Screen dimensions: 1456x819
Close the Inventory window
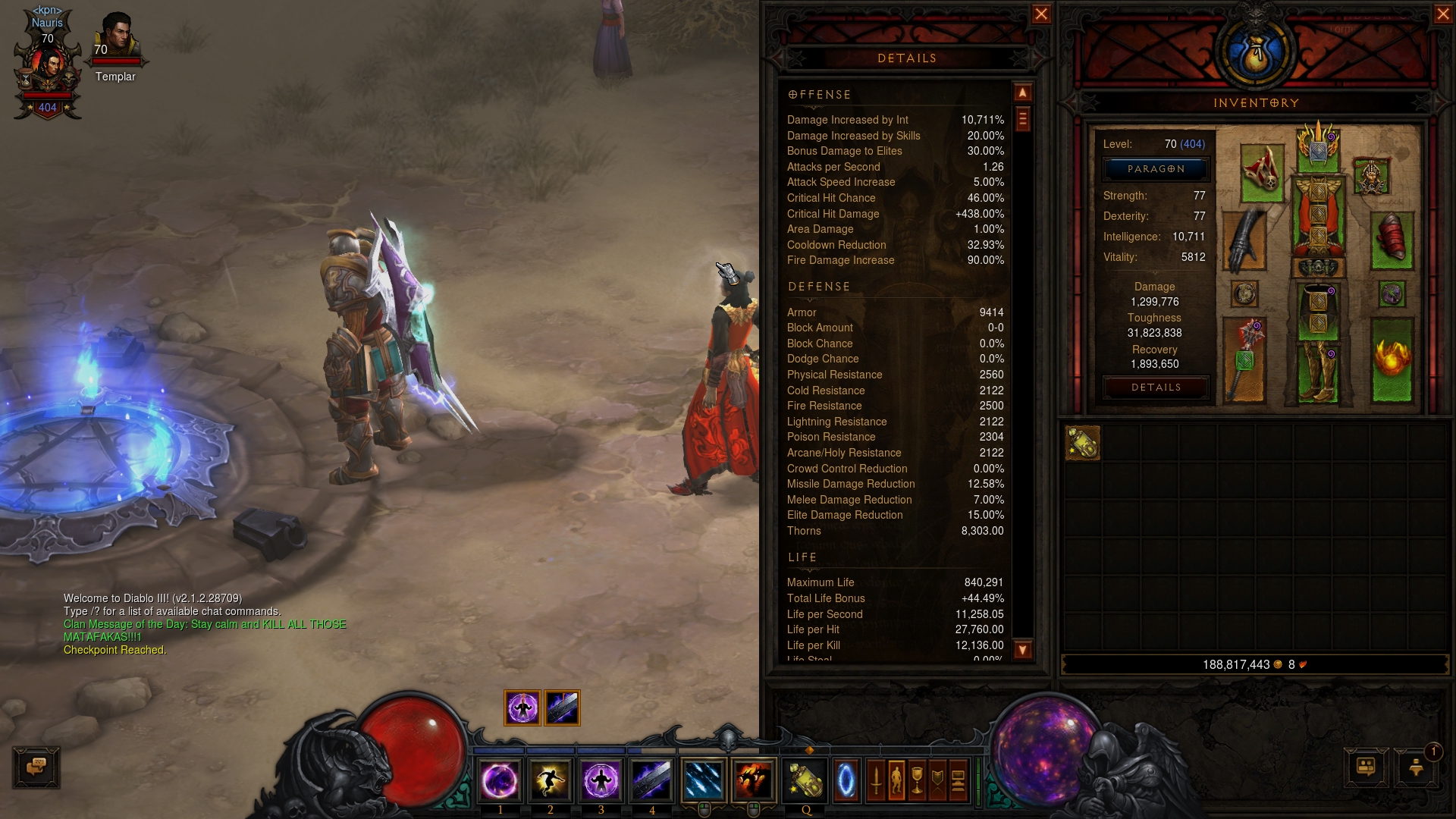pos(1443,14)
